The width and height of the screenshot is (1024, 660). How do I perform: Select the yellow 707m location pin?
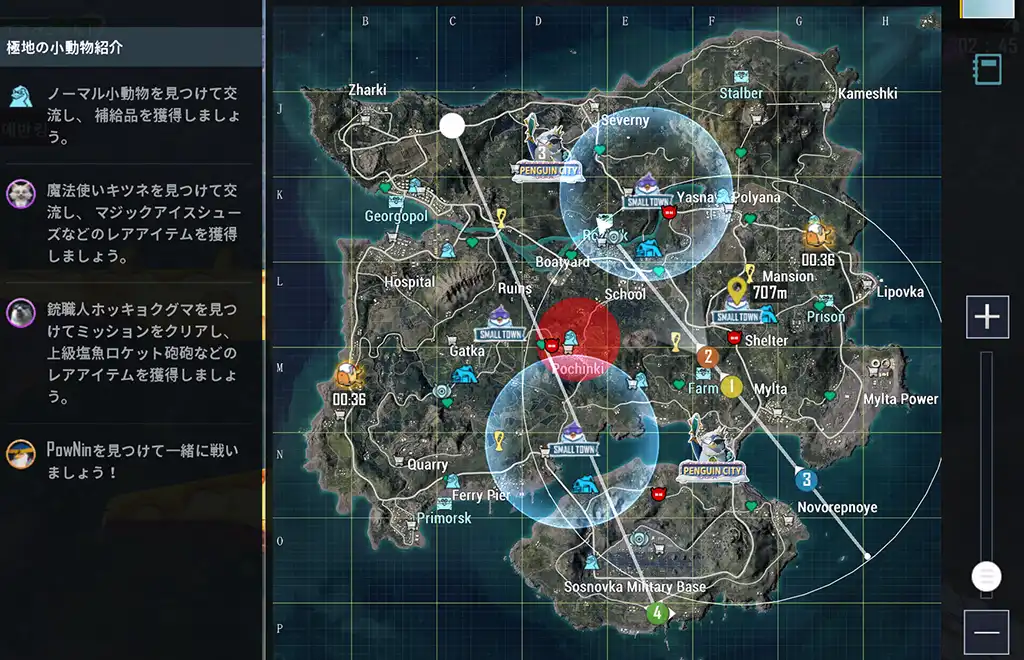tap(738, 290)
